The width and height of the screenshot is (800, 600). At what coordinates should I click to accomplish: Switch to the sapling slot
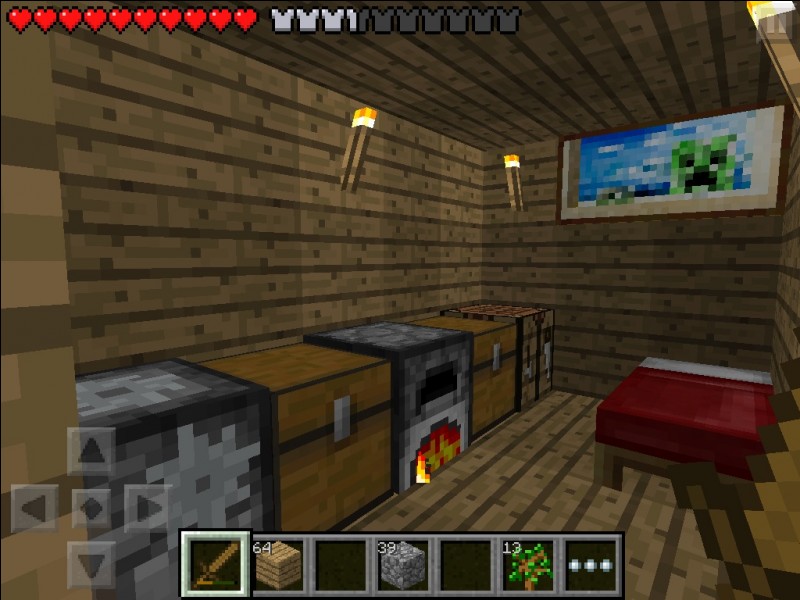click(x=526, y=564)
